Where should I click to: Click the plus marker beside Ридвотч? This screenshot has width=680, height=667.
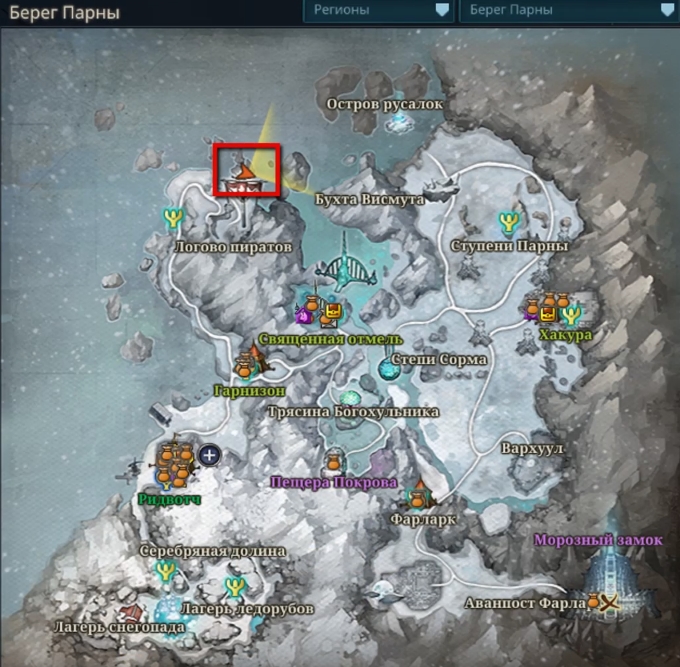tap(210, 456)
